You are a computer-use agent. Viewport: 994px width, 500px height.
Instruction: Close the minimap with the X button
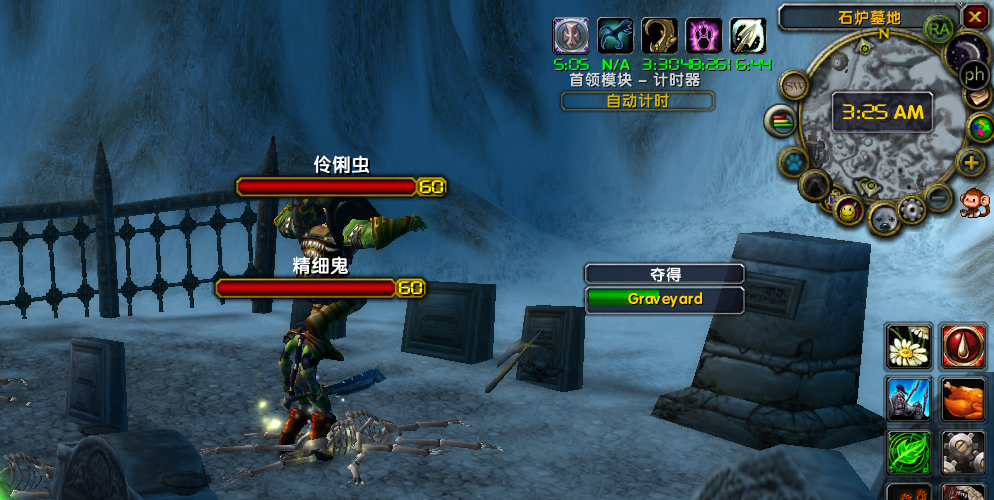(x=975, y=17)
